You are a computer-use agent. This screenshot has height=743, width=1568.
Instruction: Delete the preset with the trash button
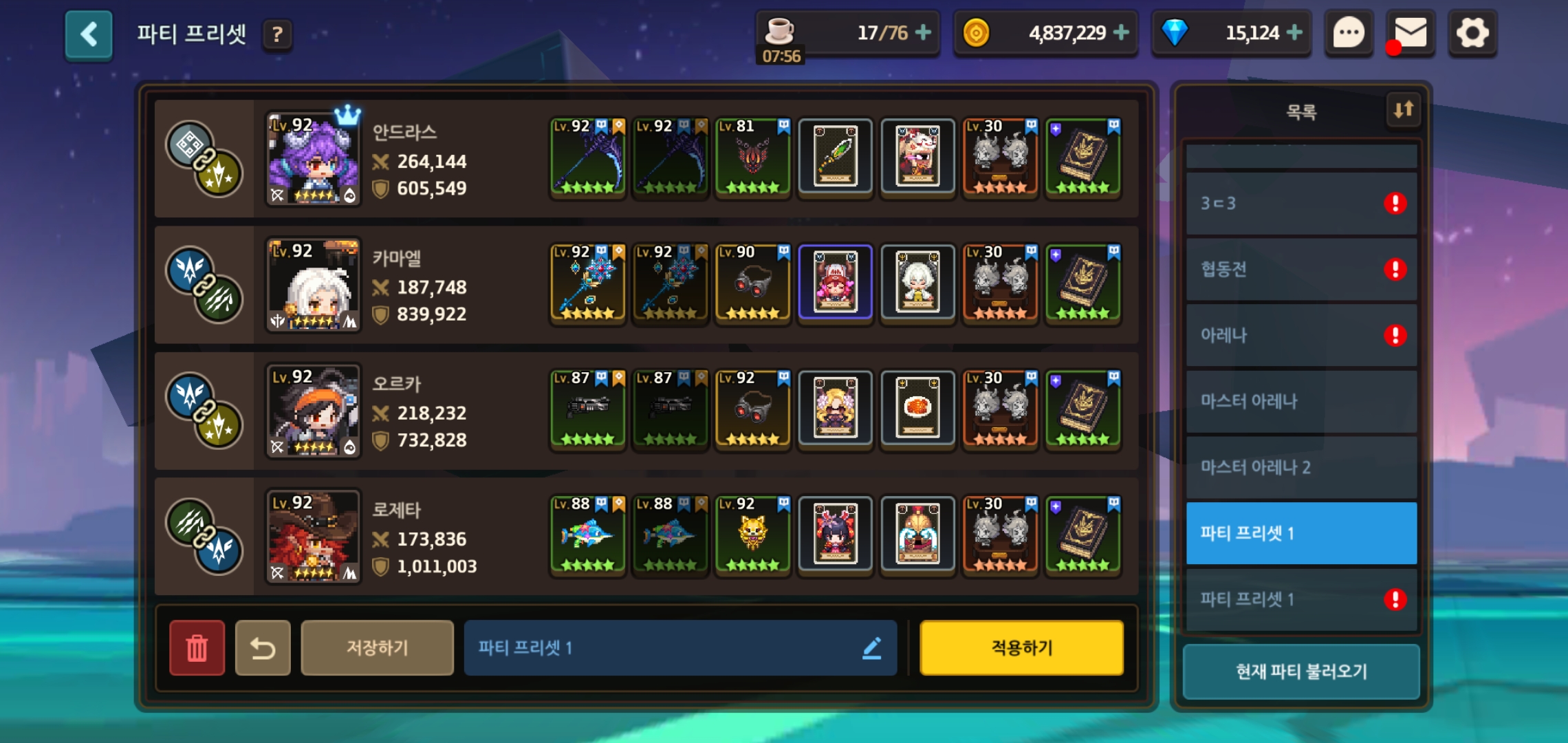tap(197, 647)
